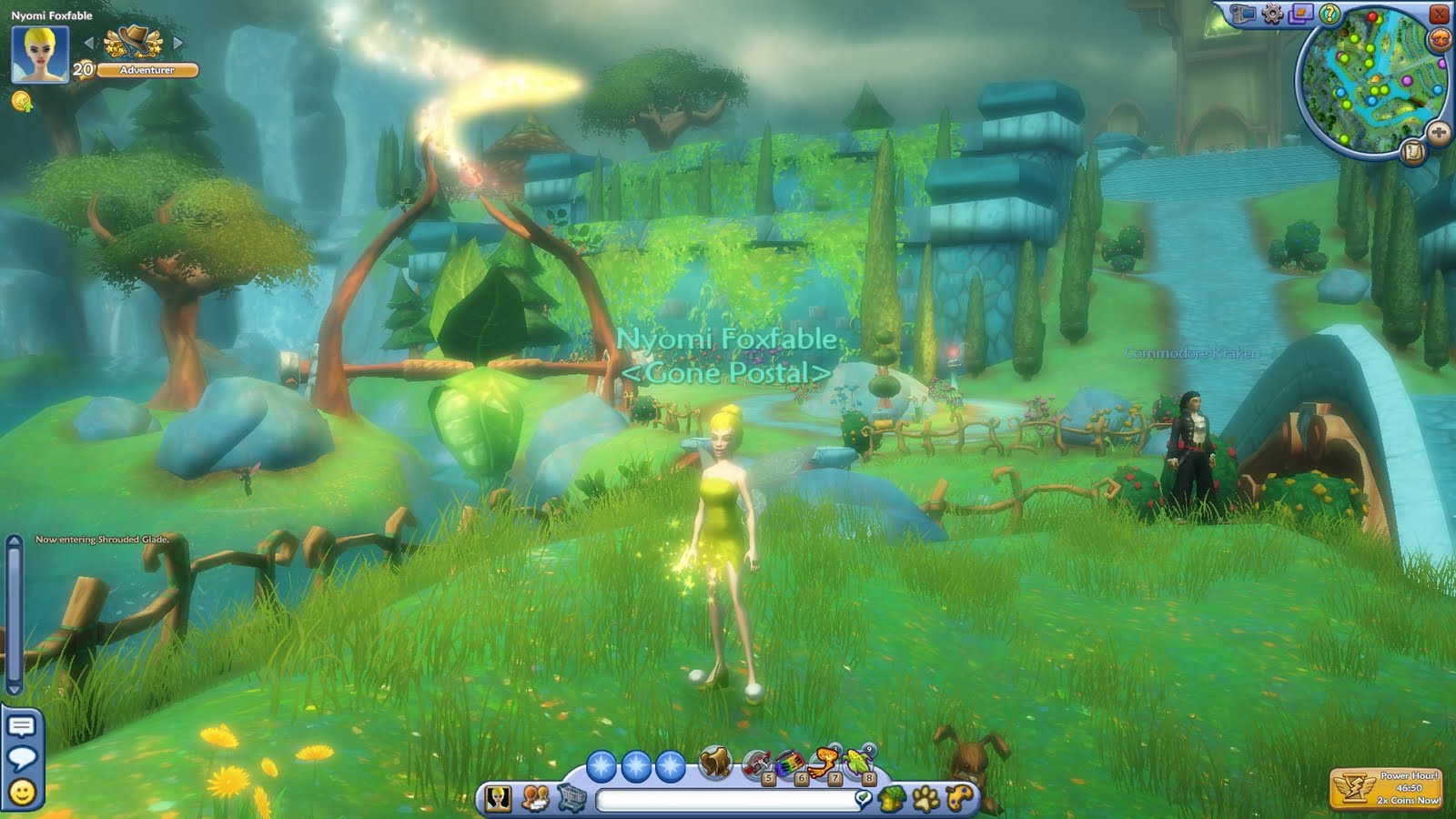Open the purple journal book icon

coord(1301,15)
